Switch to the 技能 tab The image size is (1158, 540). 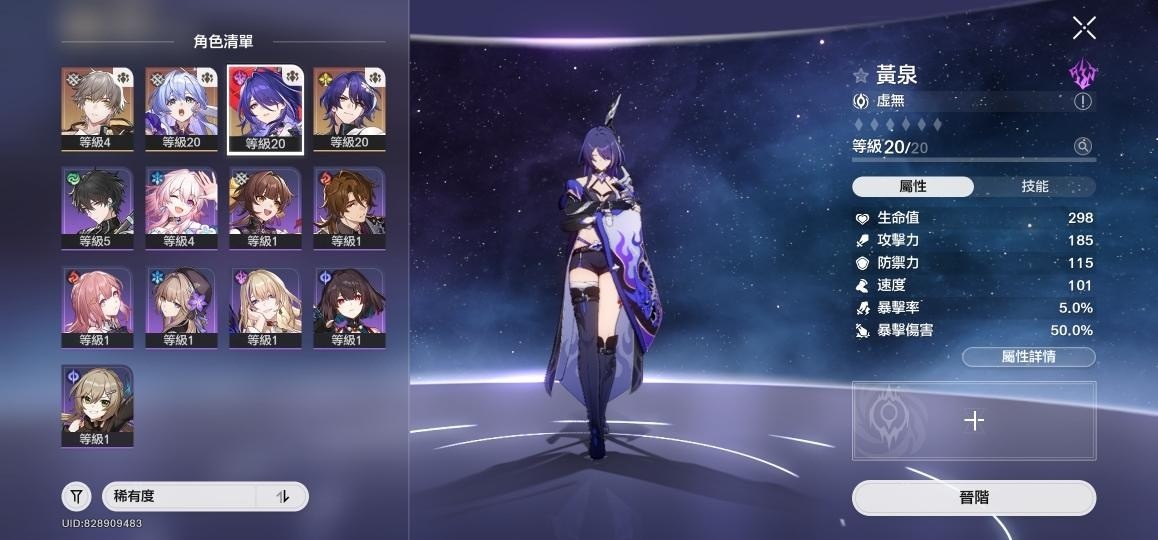pos(1034,187)
